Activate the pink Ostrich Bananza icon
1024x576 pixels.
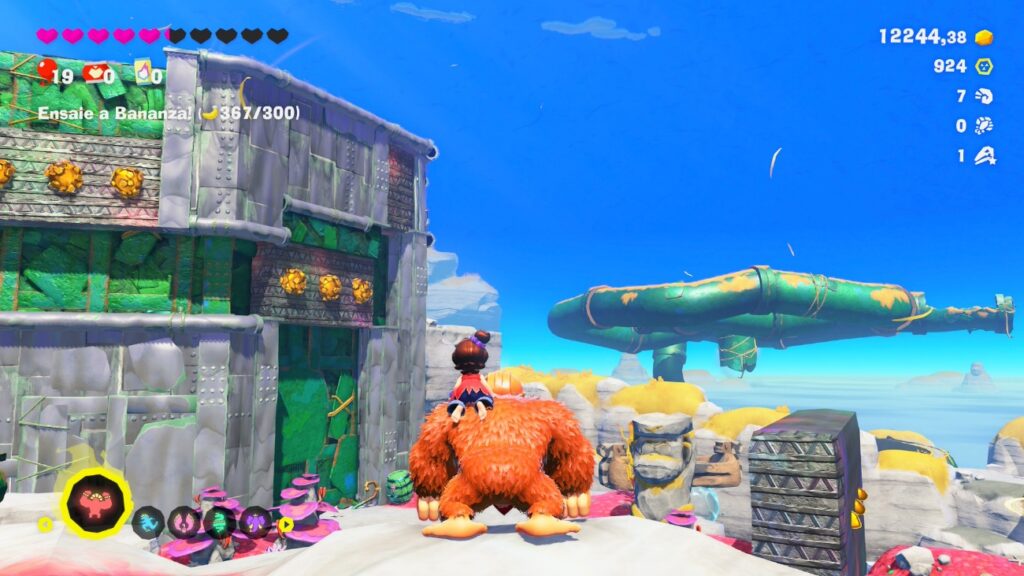coord(184,521)
